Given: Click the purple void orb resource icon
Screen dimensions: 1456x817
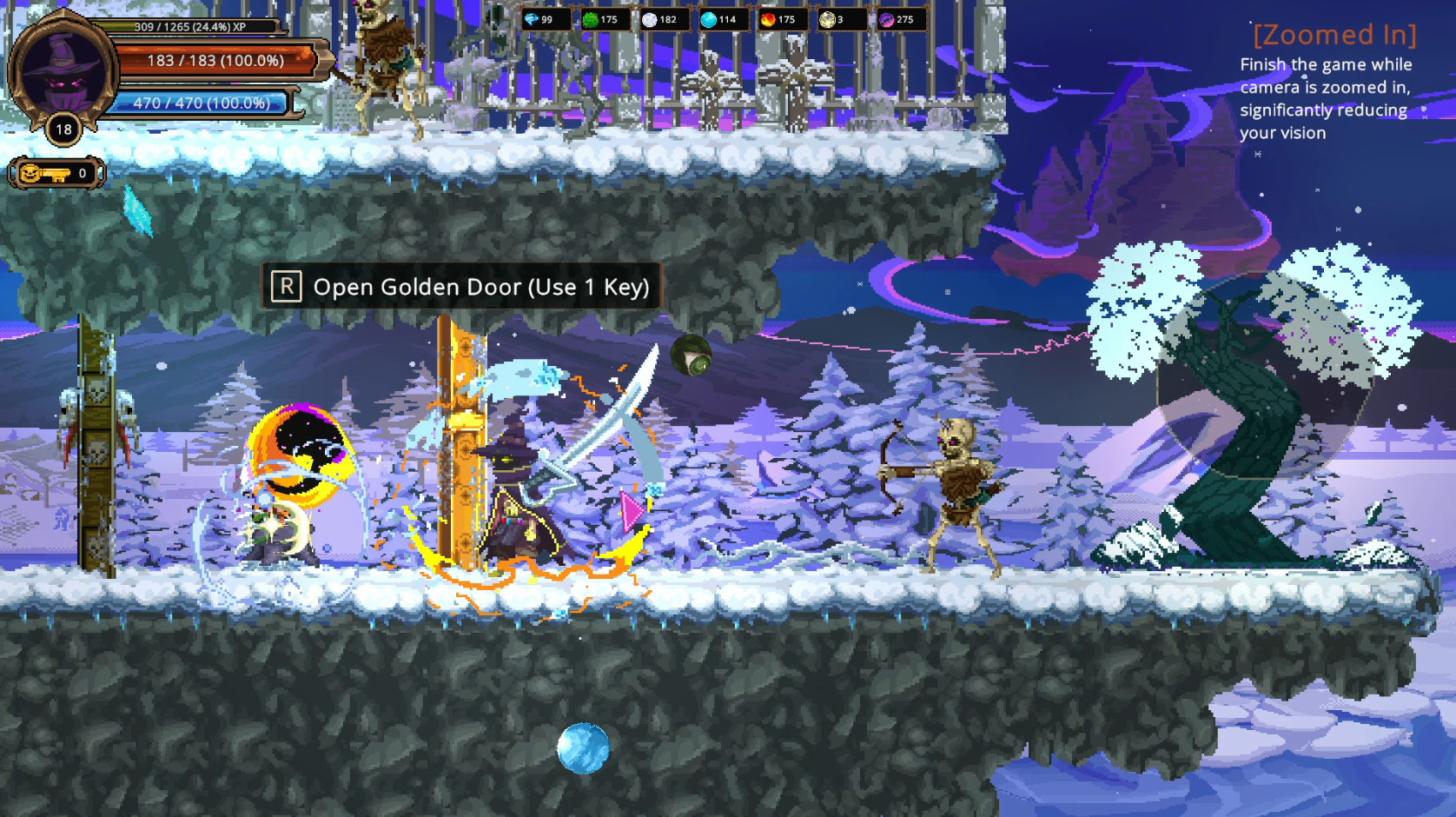Looking at the screenshot, I should coord(887,19).
